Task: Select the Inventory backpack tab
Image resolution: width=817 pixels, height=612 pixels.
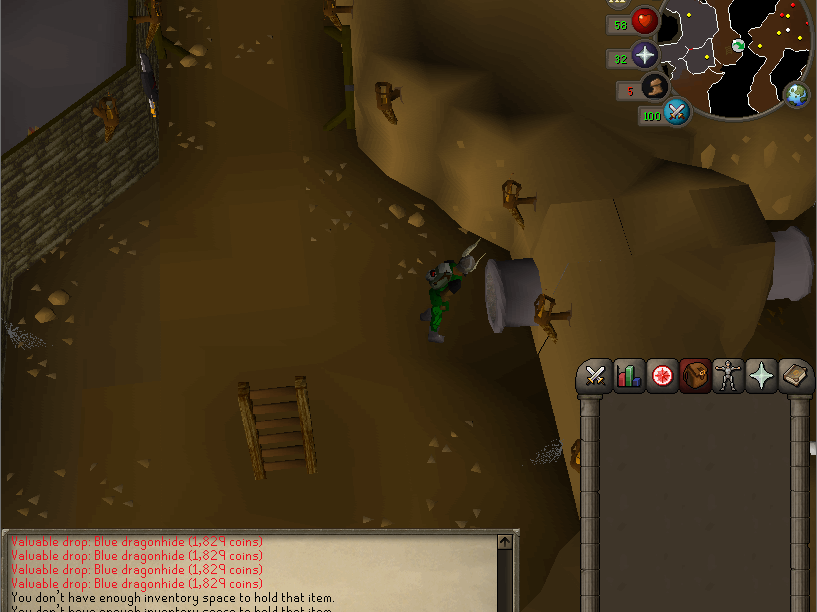Action: tap(695, 376)
